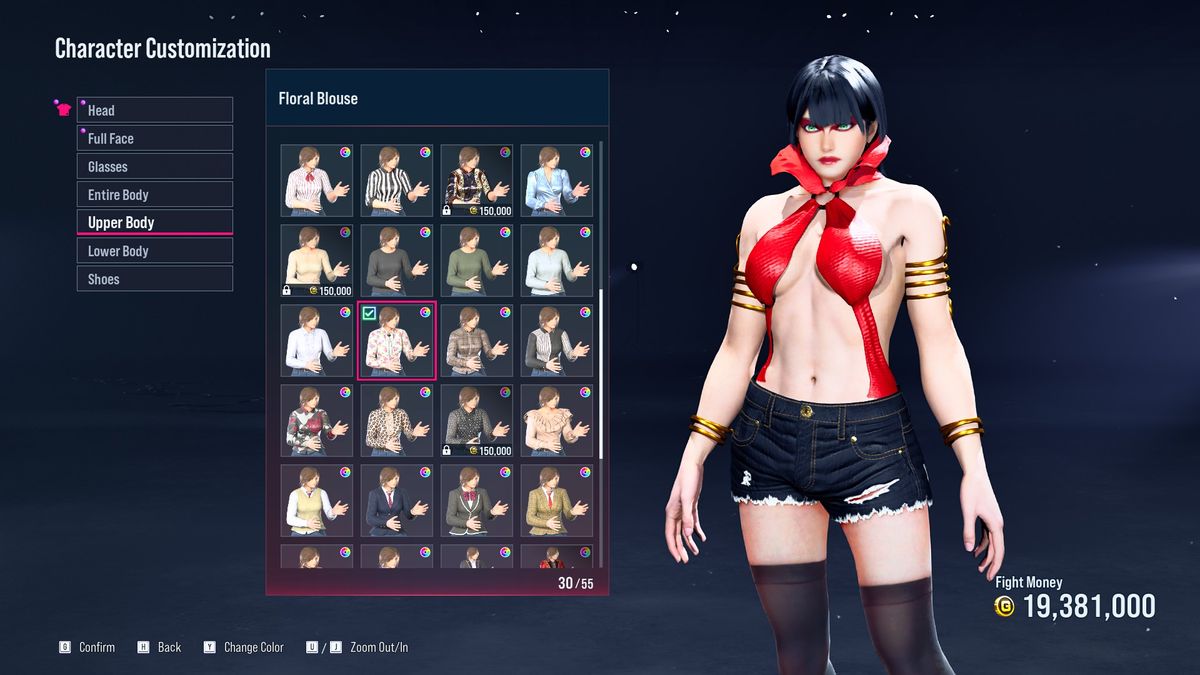This screenshot has height=675, width=1200.
Task: Choose the plain white button-up shirt
Action: (317, 341)
